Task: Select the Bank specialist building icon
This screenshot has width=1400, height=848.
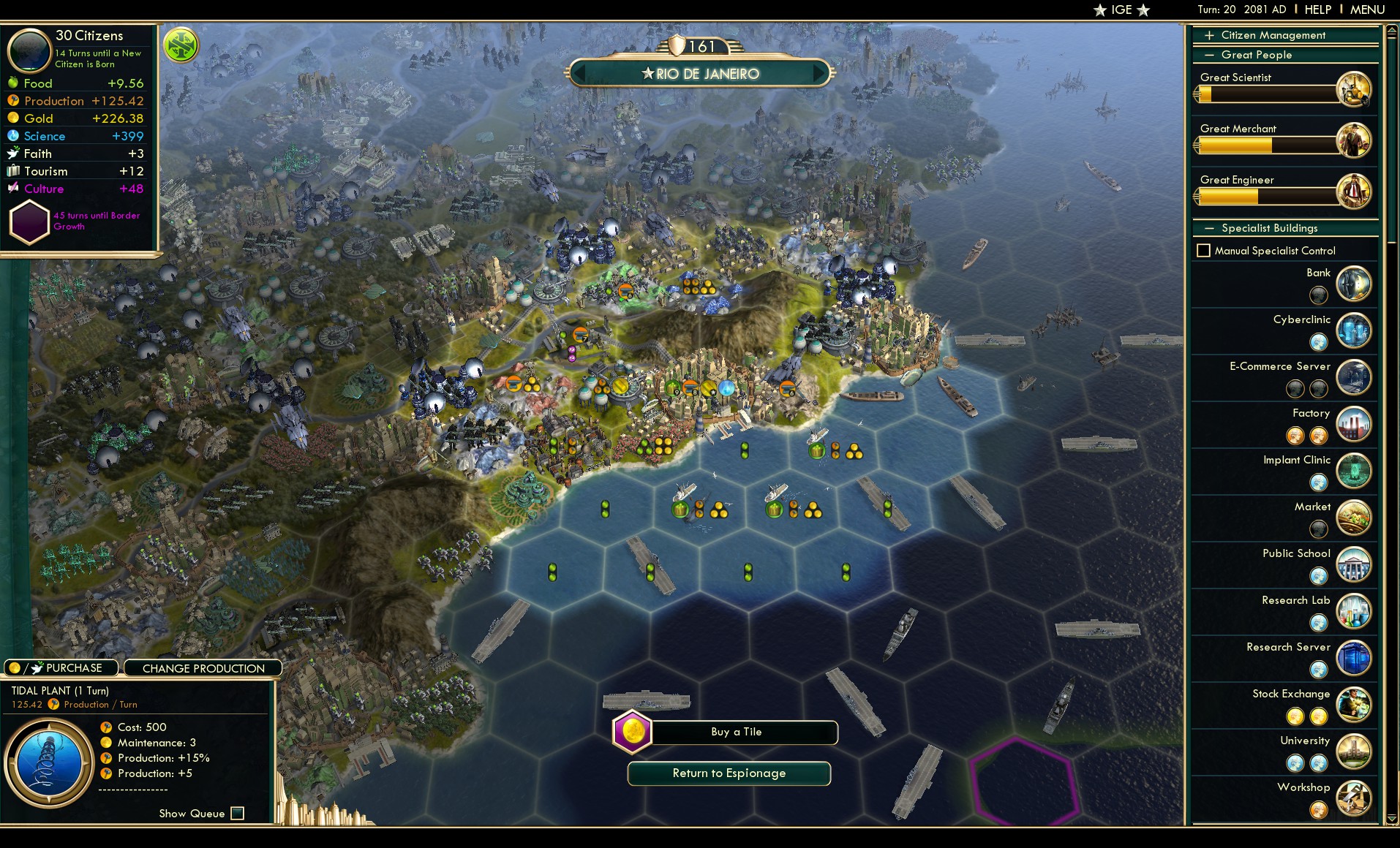Action: point(1354,284)
